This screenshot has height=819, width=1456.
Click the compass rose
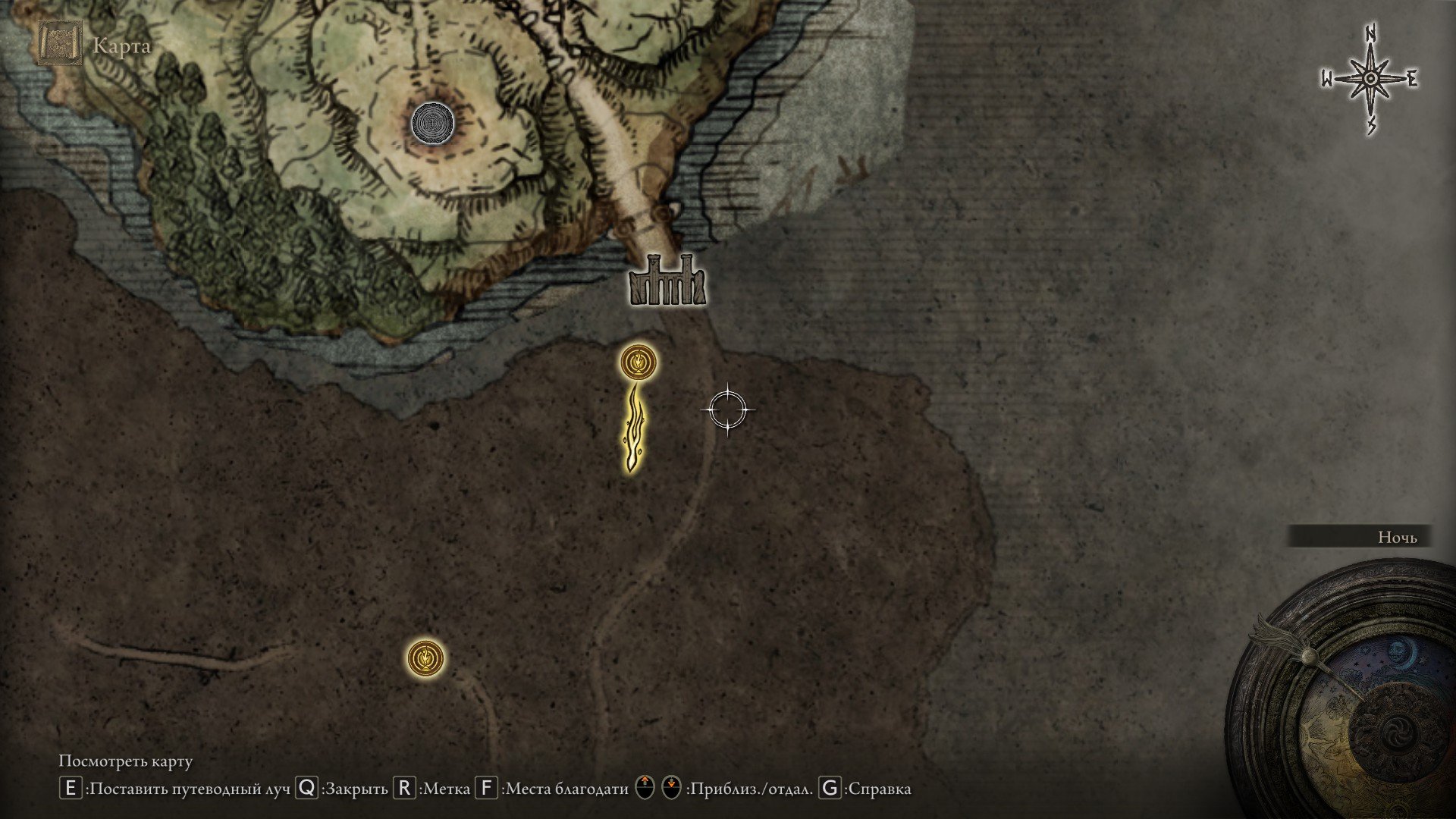coord(1370,80)
